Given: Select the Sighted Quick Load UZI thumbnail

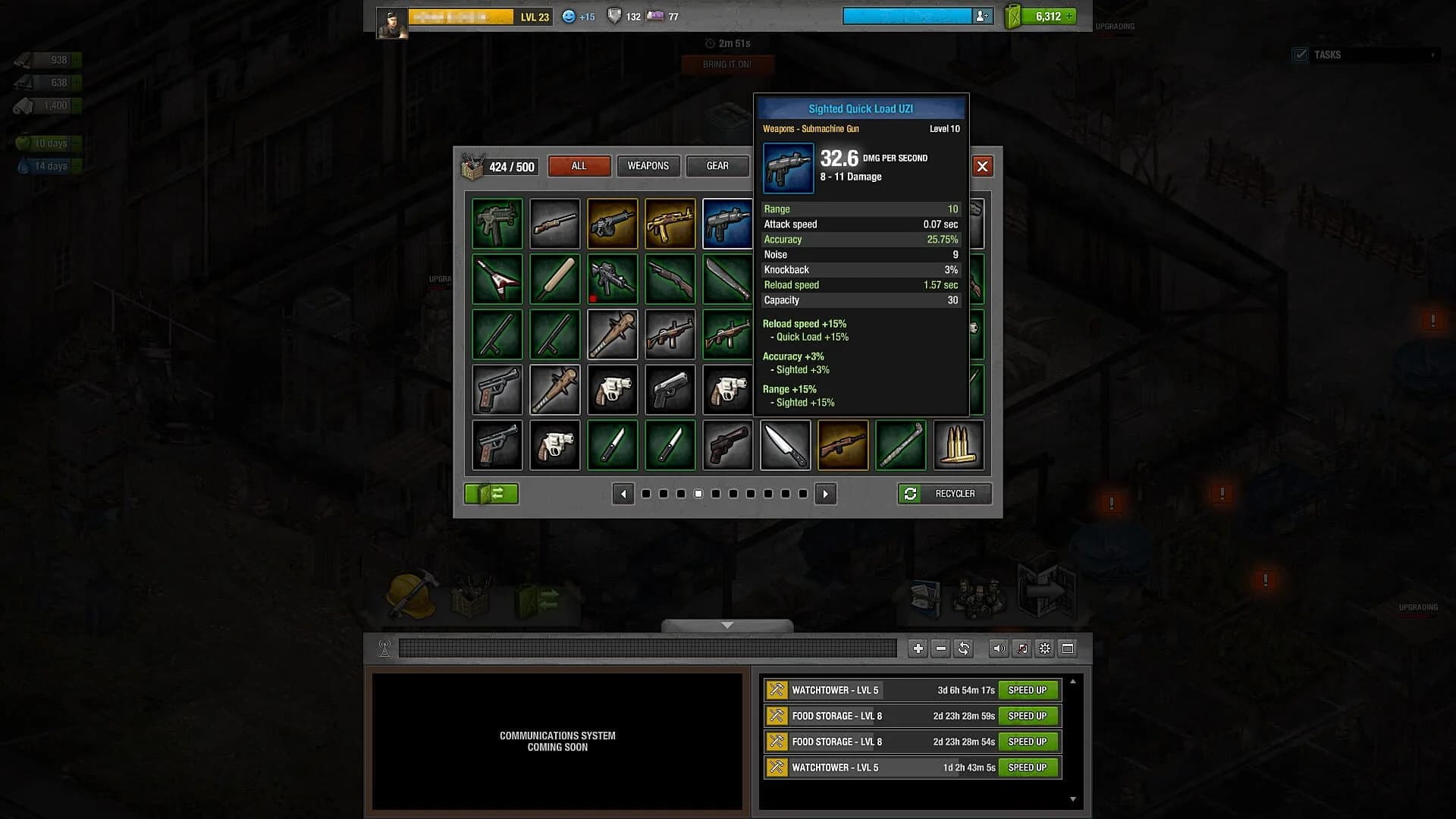Looking at the screenshot, I should point(727,223).
